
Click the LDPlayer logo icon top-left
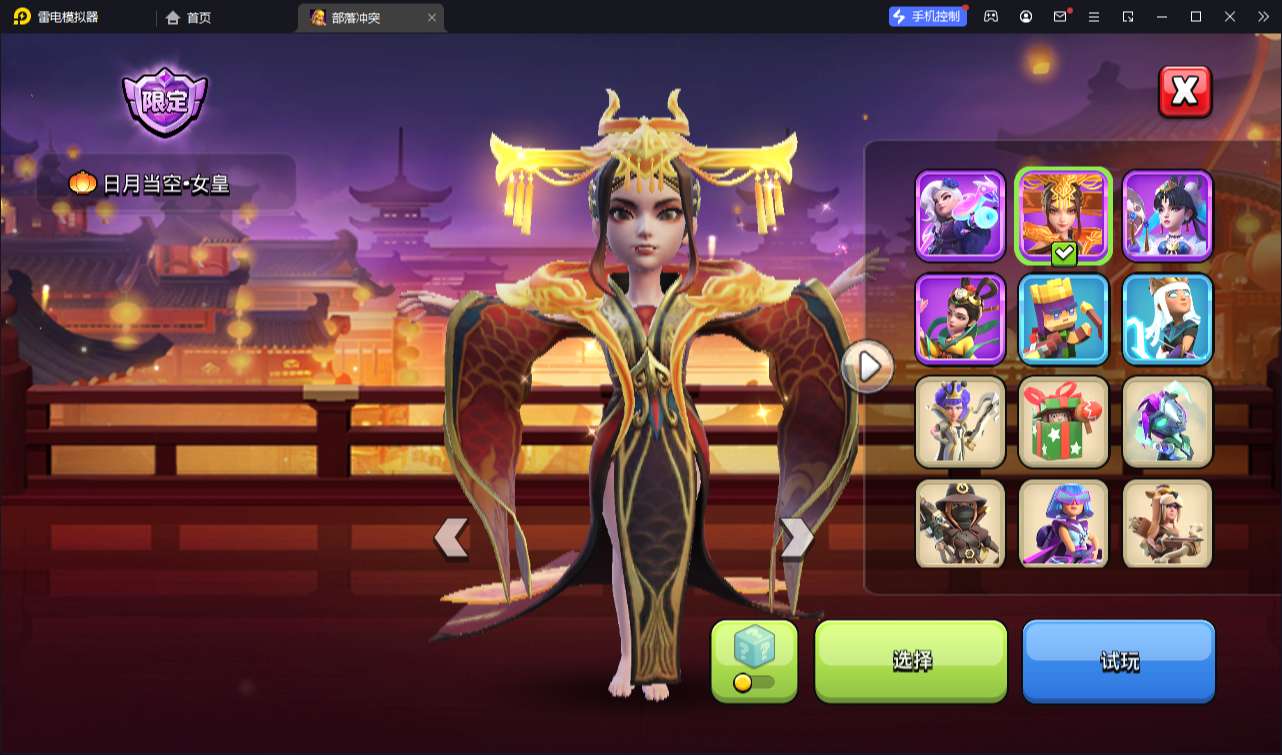pos(20,17)
